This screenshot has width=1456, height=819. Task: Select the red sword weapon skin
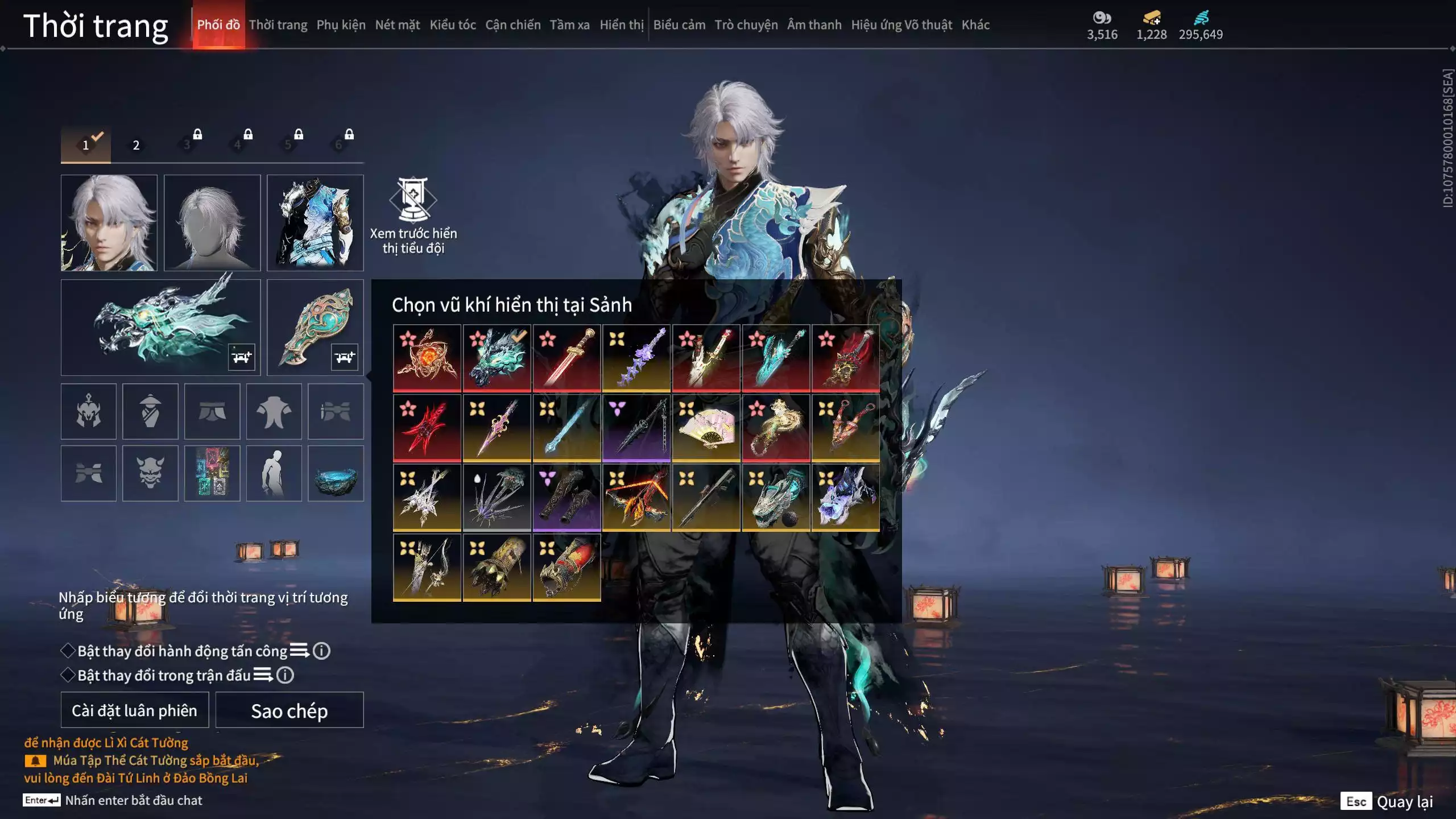click(566, 358)
